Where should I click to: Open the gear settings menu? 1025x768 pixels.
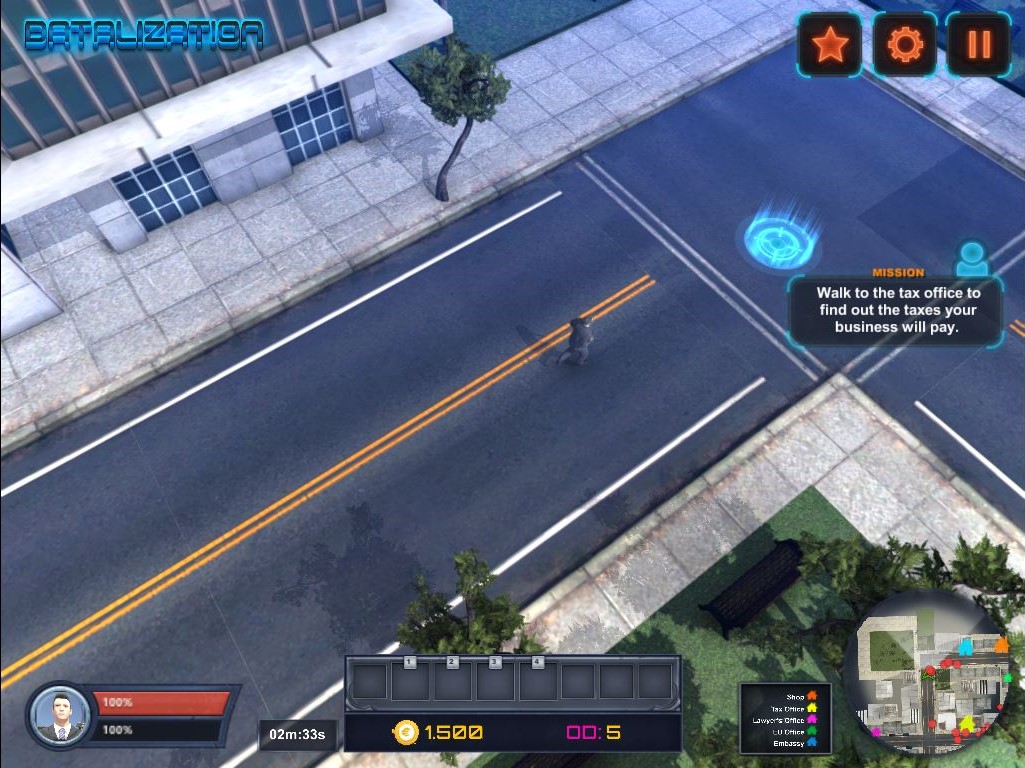(x=904, y=45)
